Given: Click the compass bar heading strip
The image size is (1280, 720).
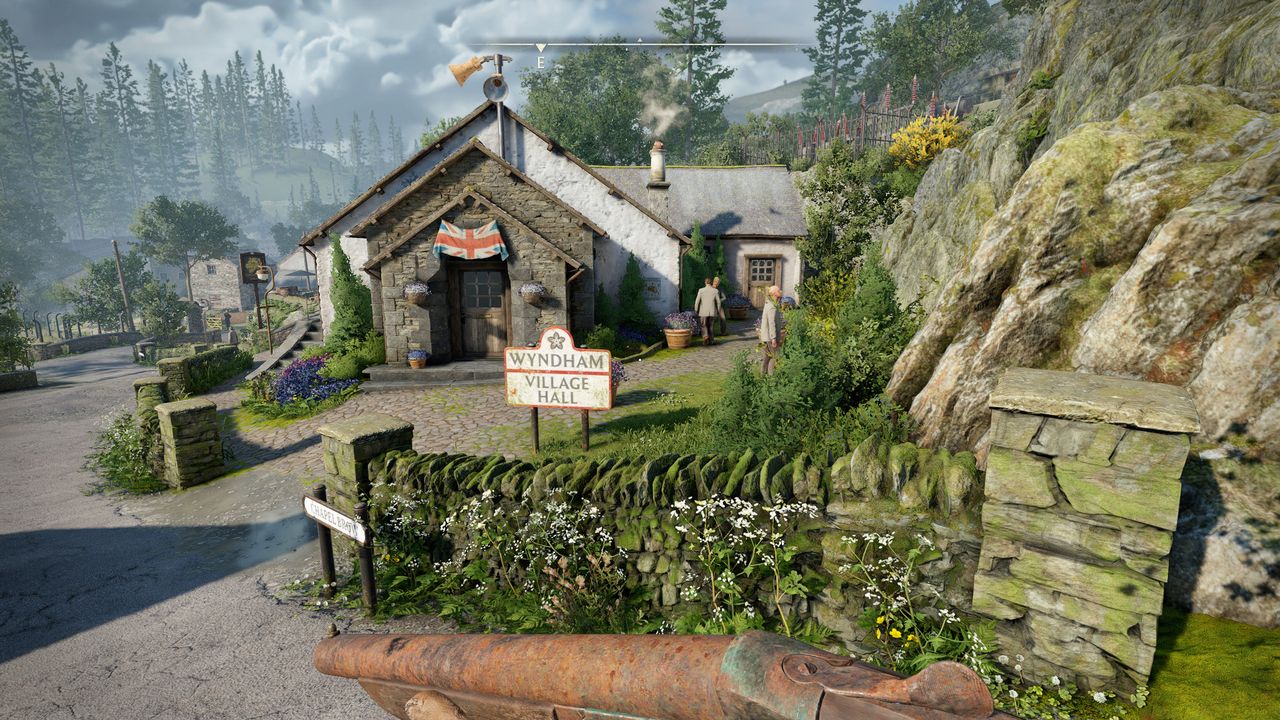Looking at the screenshot, I should (x=640, y=44).
